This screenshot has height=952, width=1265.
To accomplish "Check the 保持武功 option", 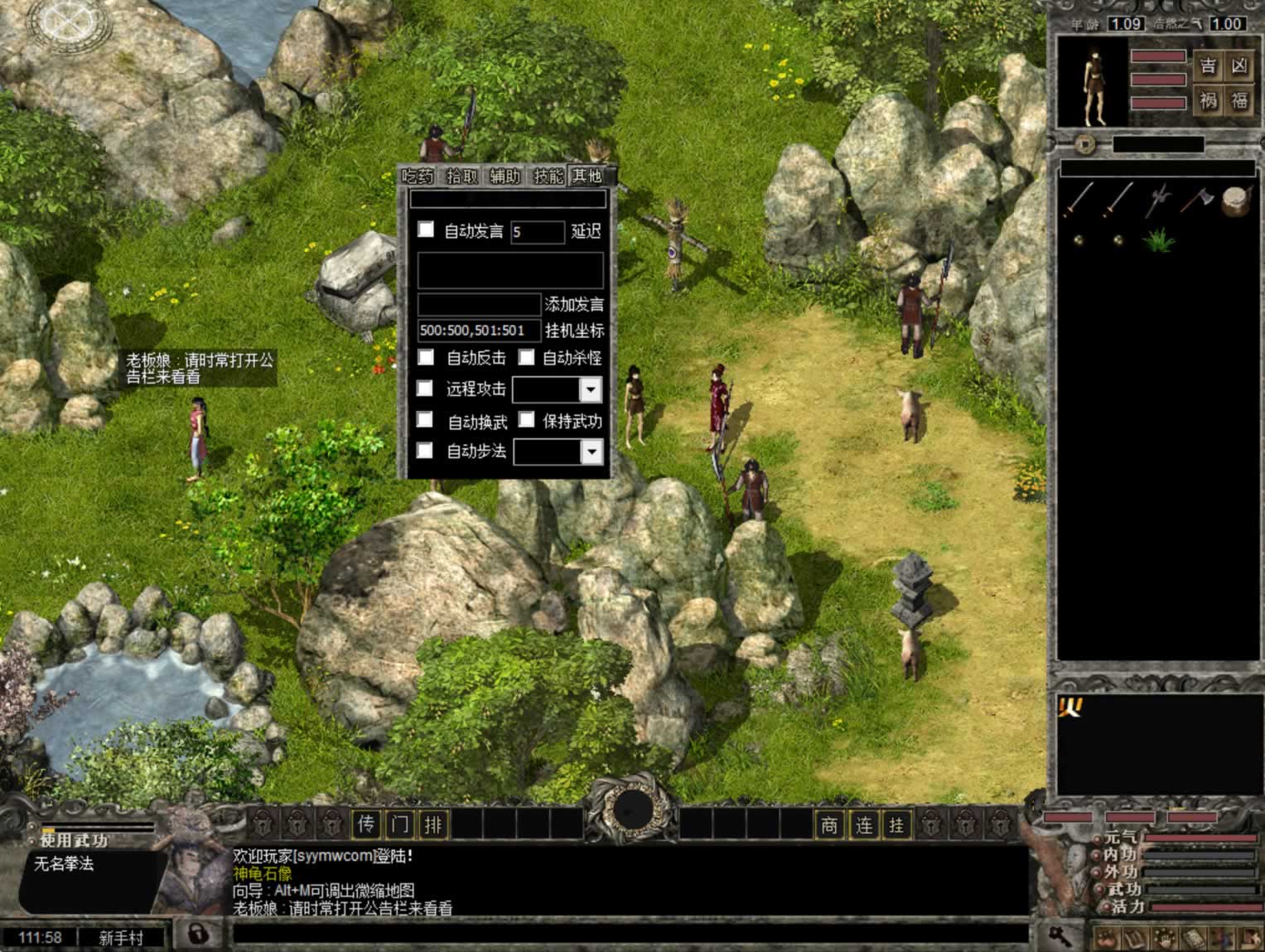I will [526, 420].
